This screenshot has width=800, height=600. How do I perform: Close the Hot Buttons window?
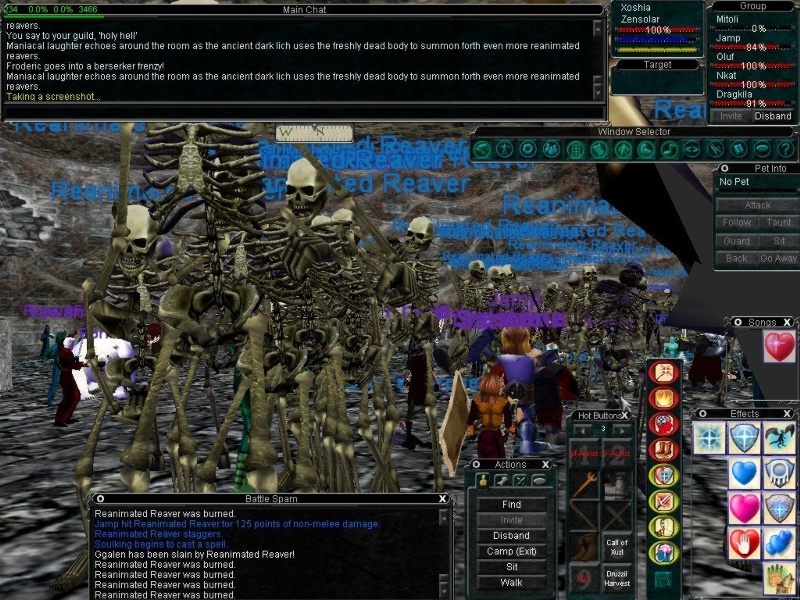(626, 415)
